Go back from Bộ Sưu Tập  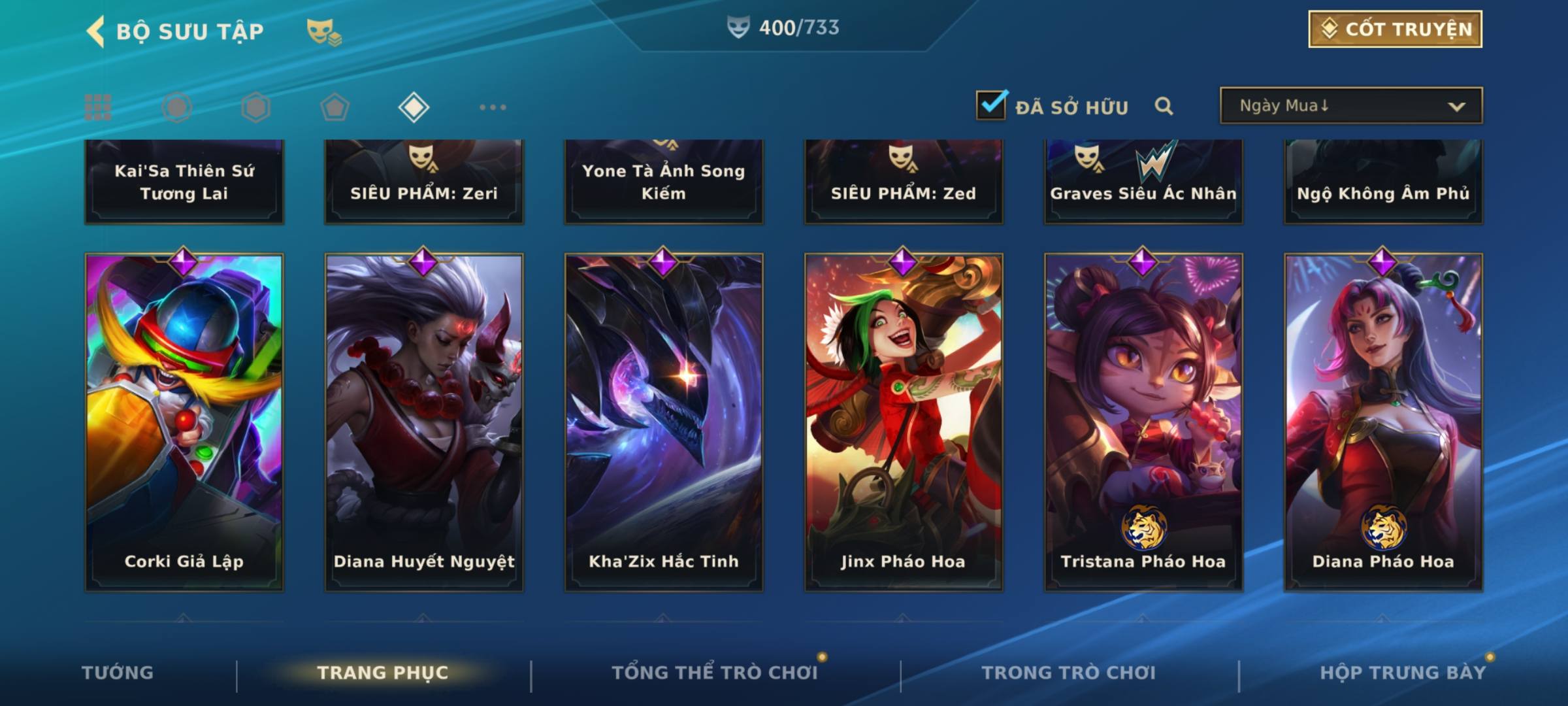(x=96, y=31)
